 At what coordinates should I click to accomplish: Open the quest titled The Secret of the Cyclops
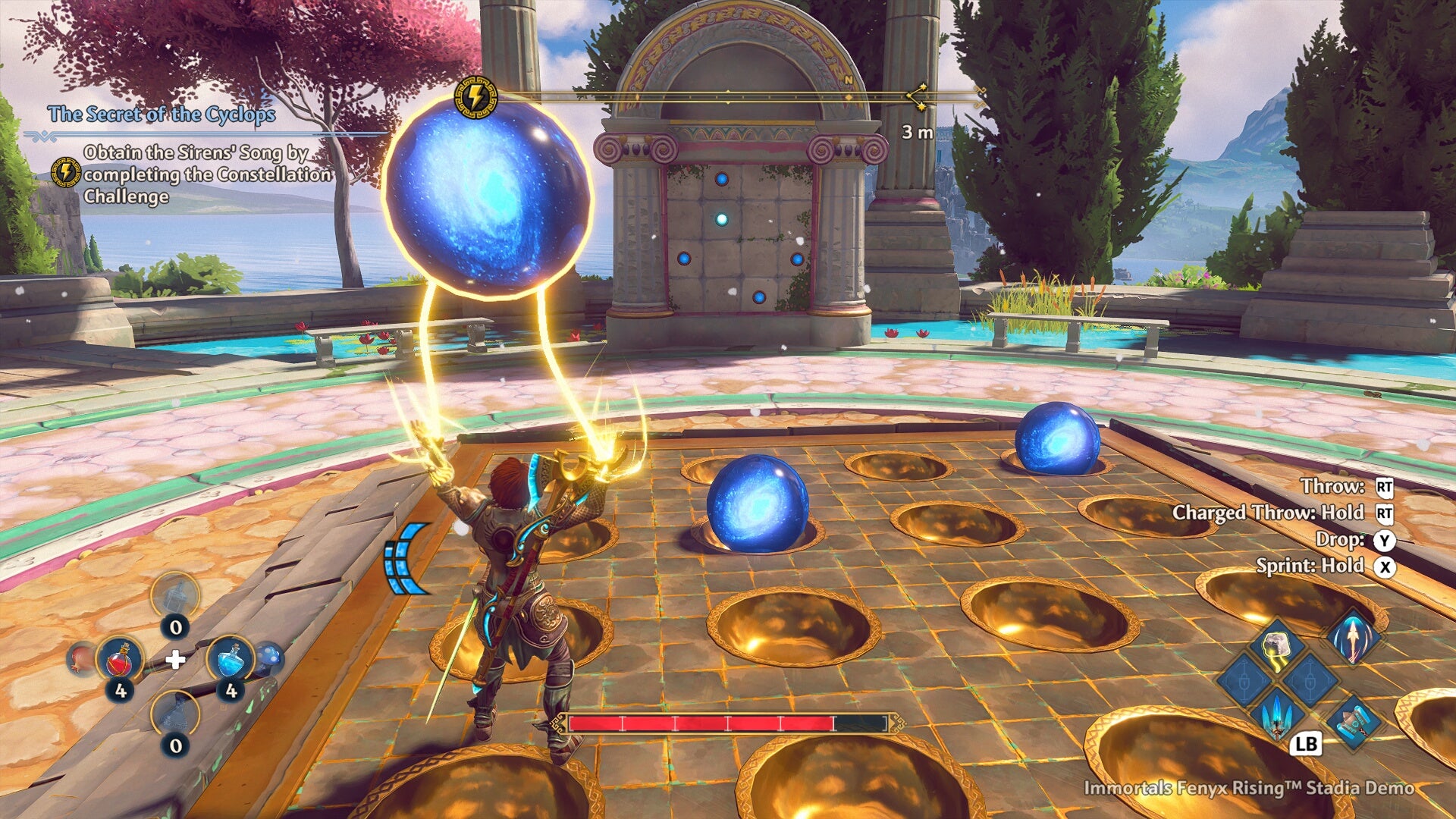163,116
